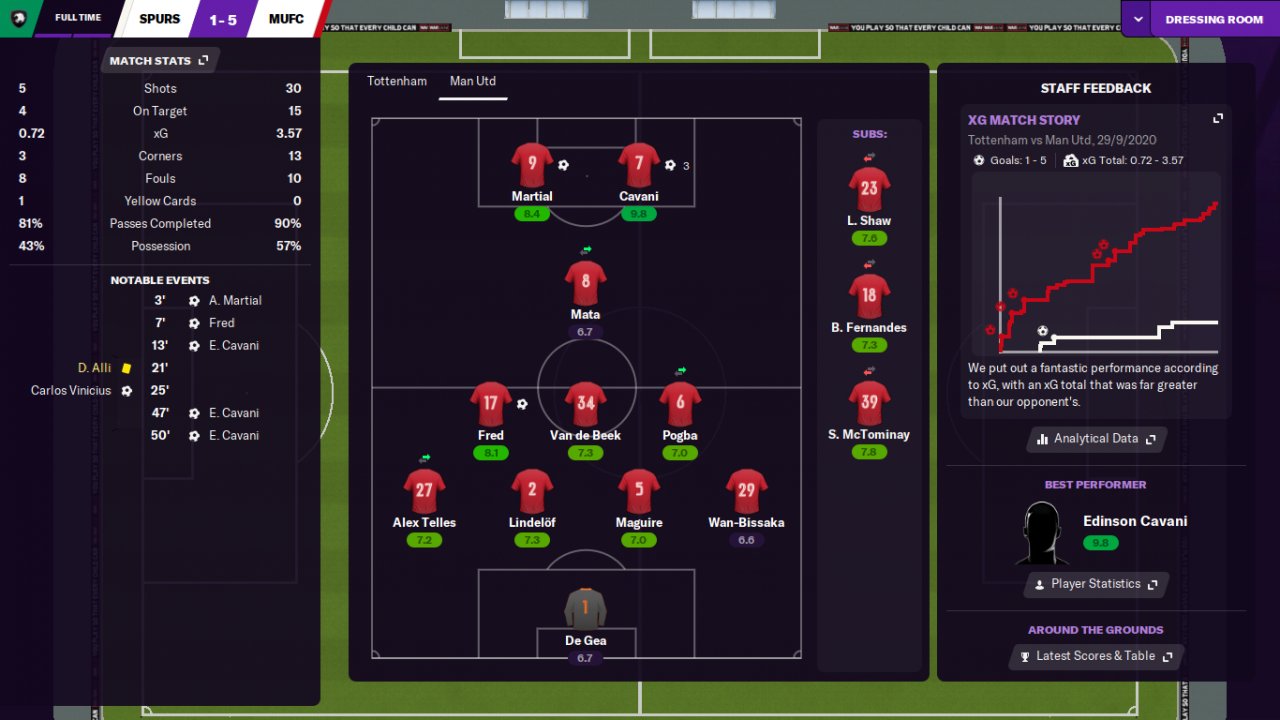
Task: Show Player Statistics for best performer
Action: [1095, 584]
